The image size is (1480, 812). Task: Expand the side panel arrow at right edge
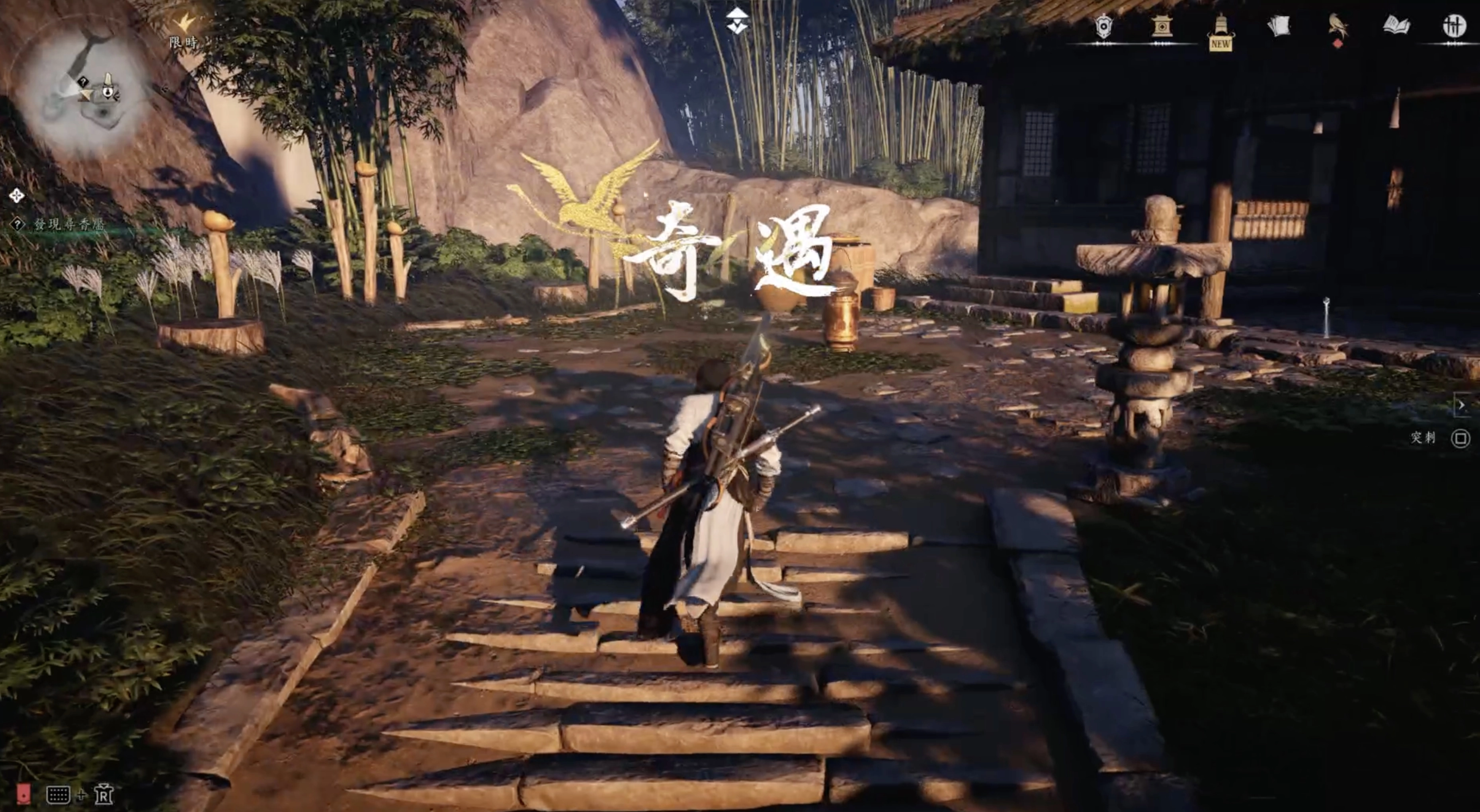[x=1462, y=405]
